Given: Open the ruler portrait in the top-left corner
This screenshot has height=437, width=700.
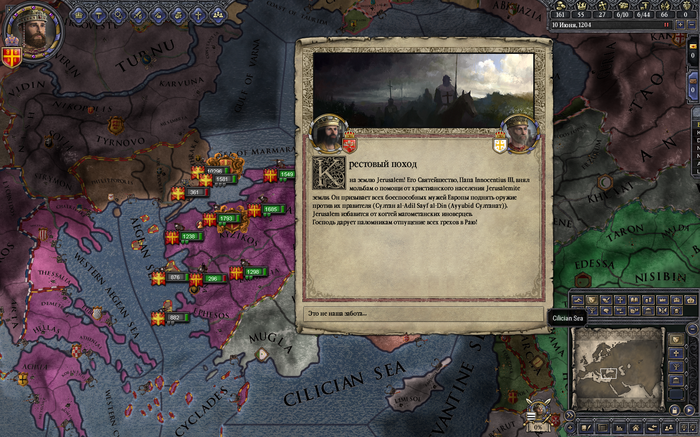Looking at the screenshot, I should 36,34.
